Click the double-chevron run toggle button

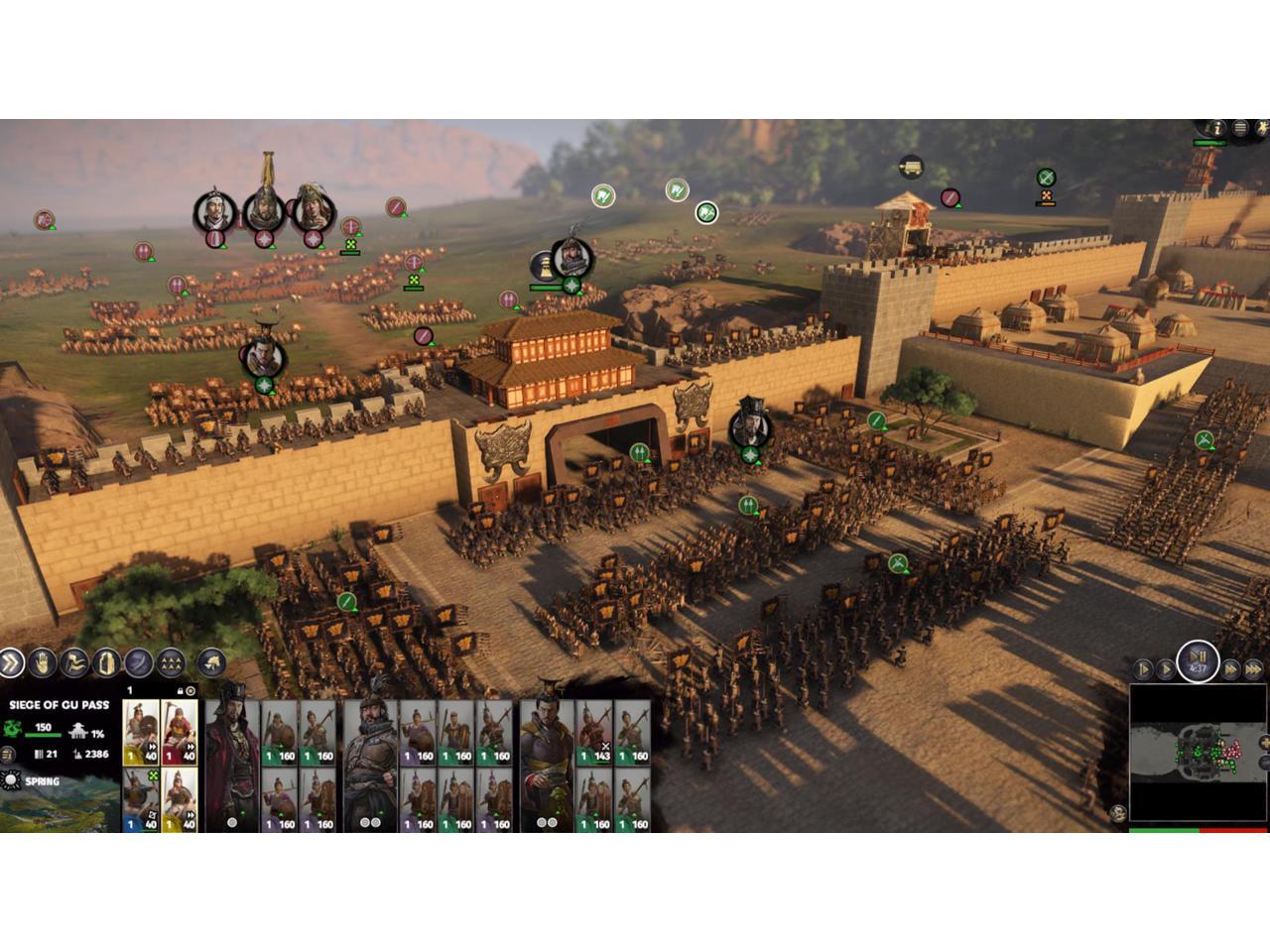click(11, 662)
